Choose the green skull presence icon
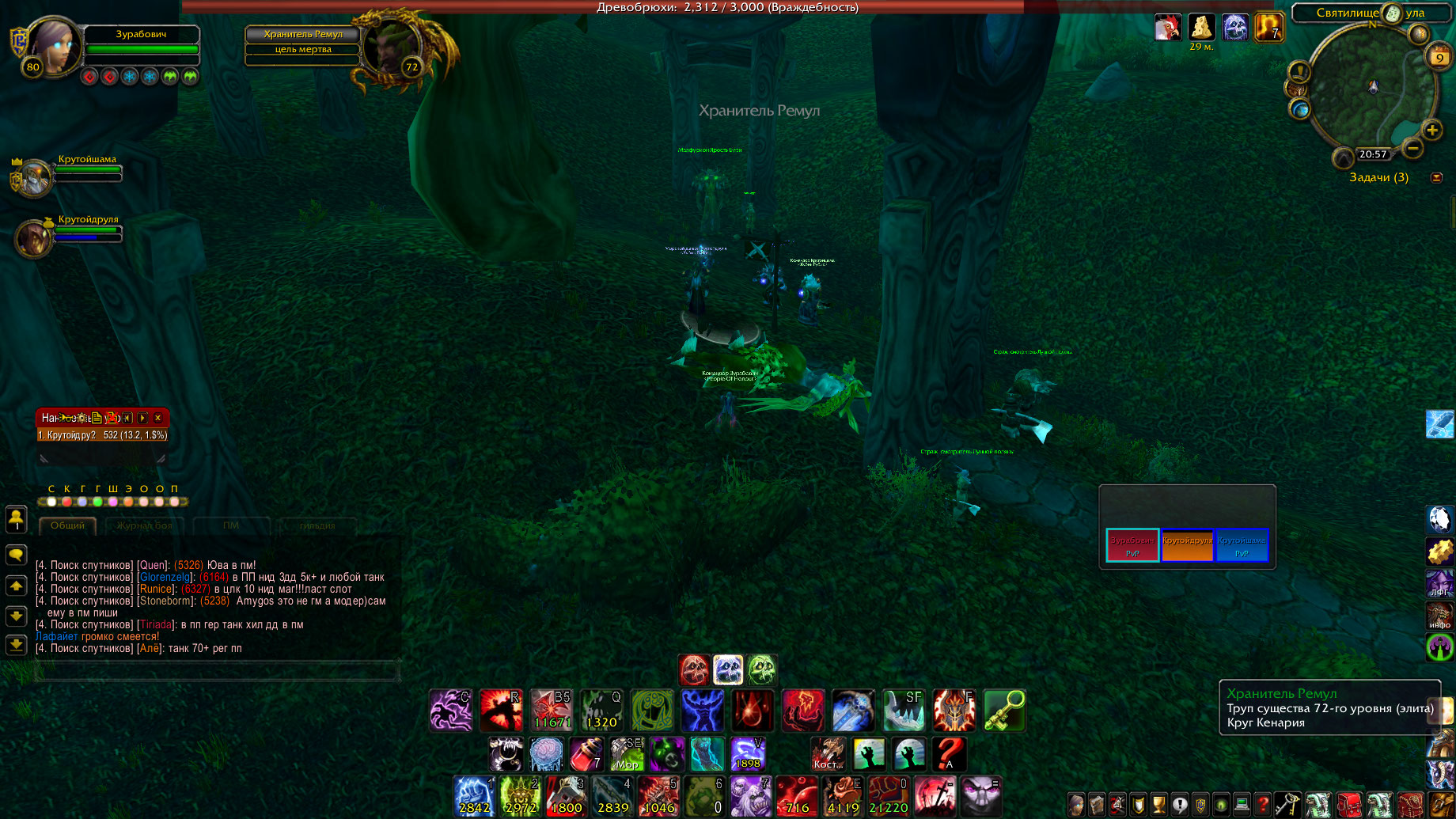The height and width of the screenshot is (819, 1456). [x=762, y=670]
